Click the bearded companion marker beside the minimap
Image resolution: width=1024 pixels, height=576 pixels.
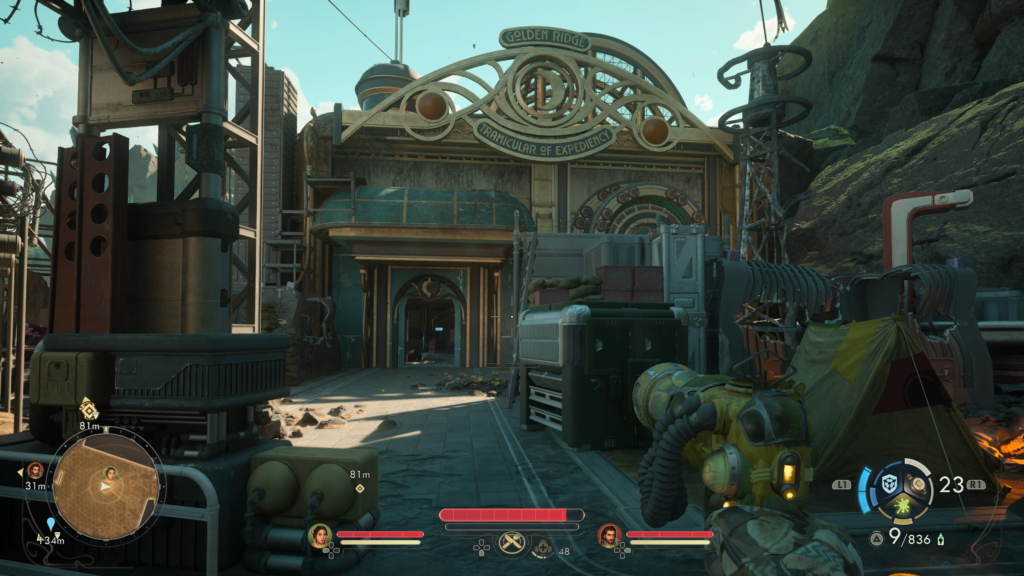pos(35,470)
